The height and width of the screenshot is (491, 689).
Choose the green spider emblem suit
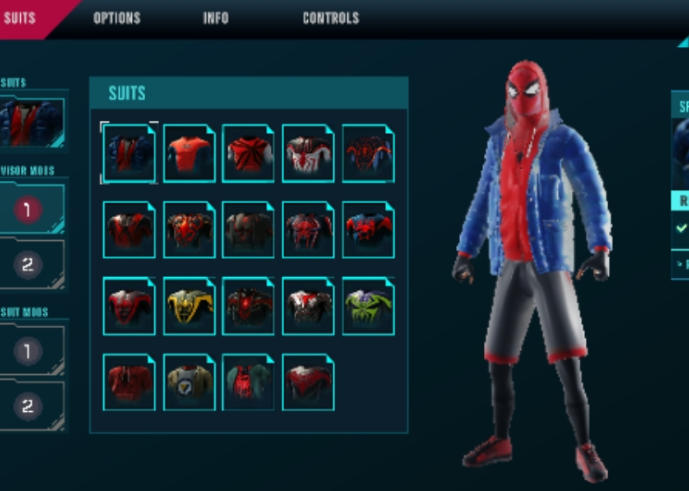[368, 305]
